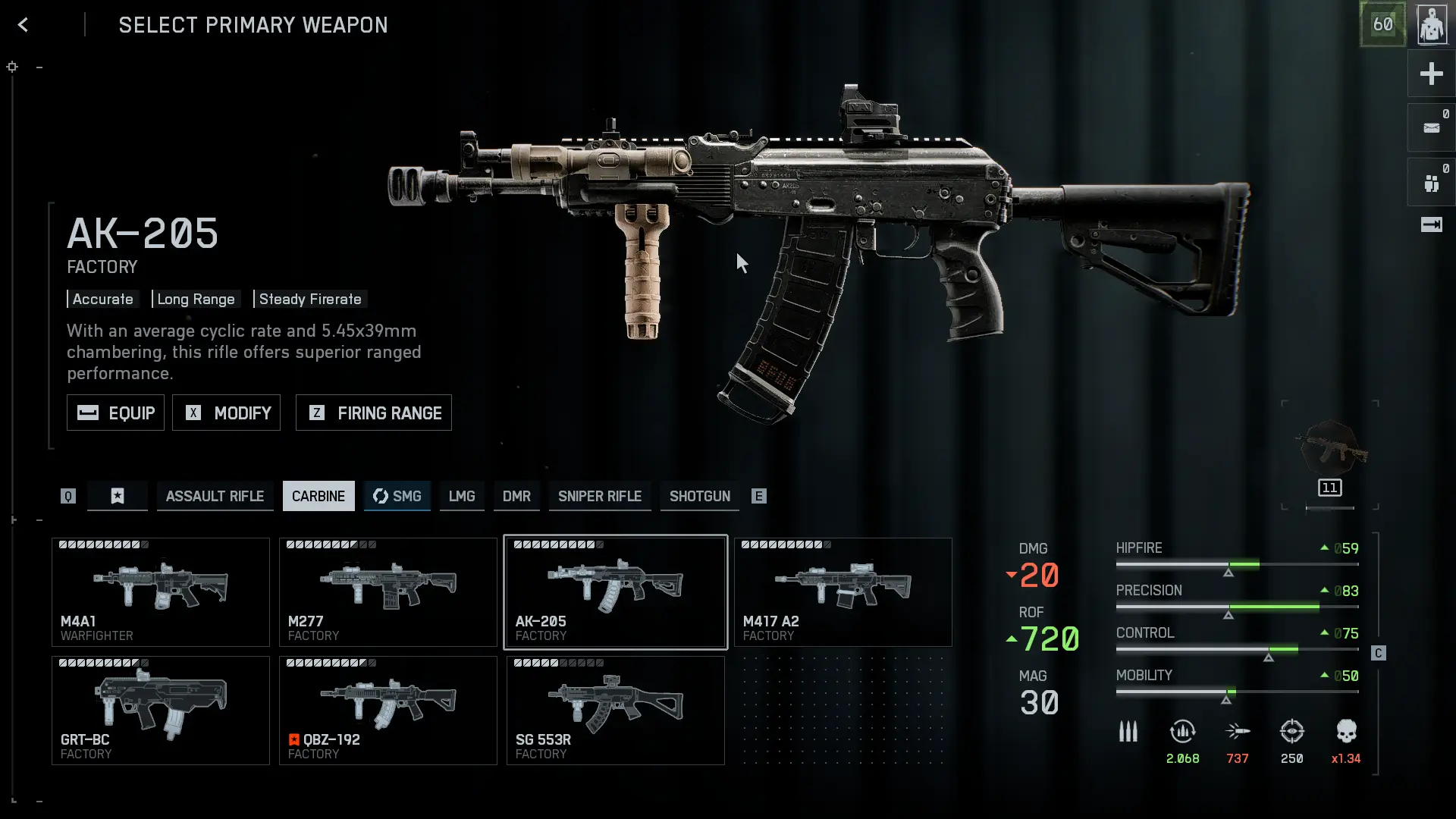
Task: Click the plus icon in the sidebar
Action: point(1431,74)
